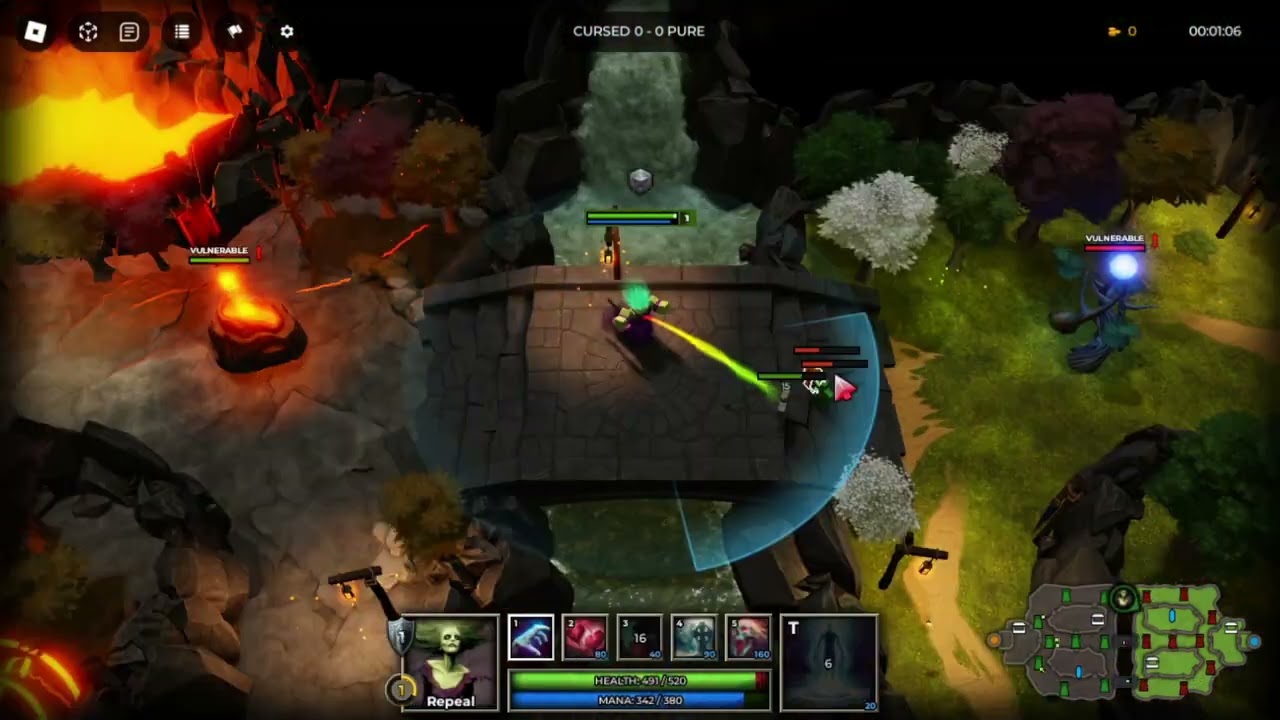The image size is (1280, 720).
Task: Open the chat window icon
Action: tap(129, 32)
